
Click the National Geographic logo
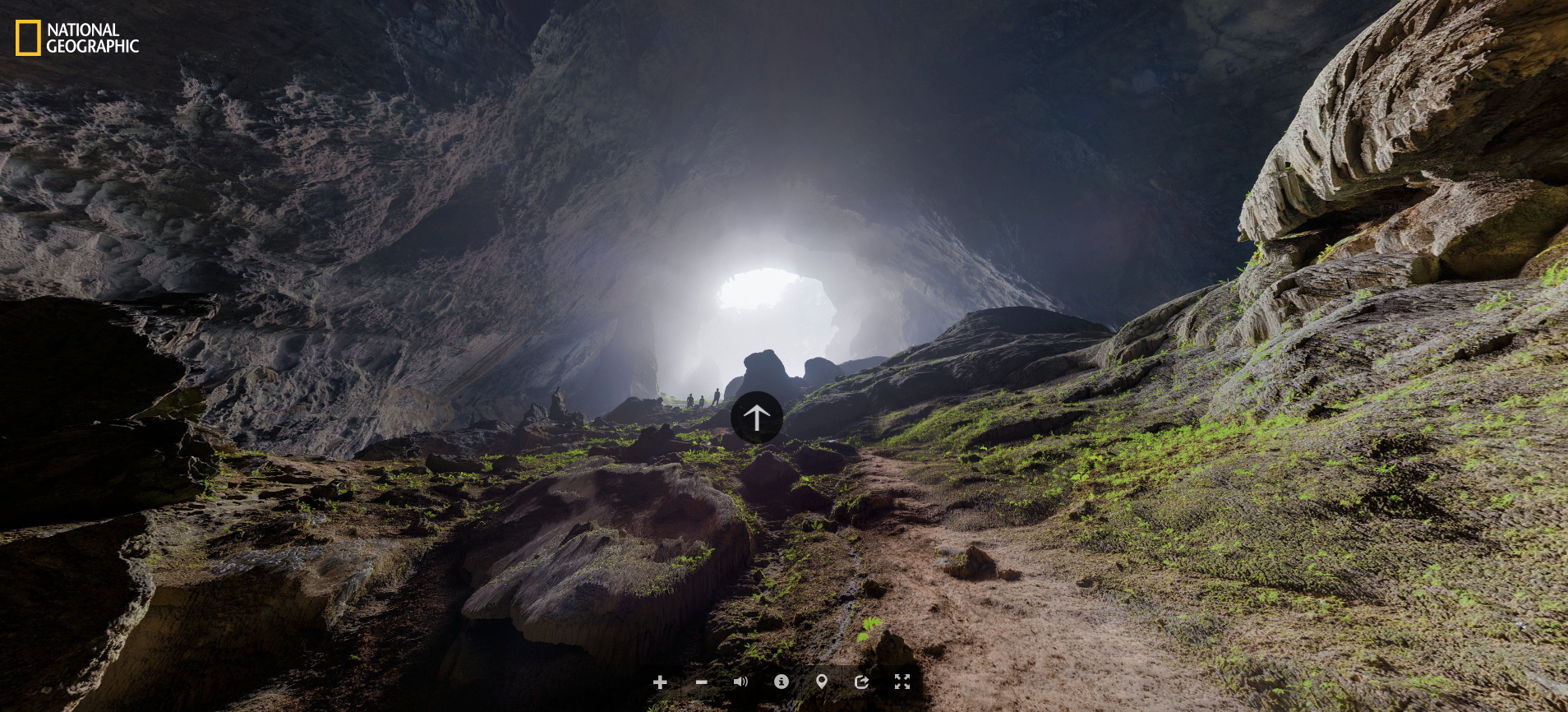[77, 38]
